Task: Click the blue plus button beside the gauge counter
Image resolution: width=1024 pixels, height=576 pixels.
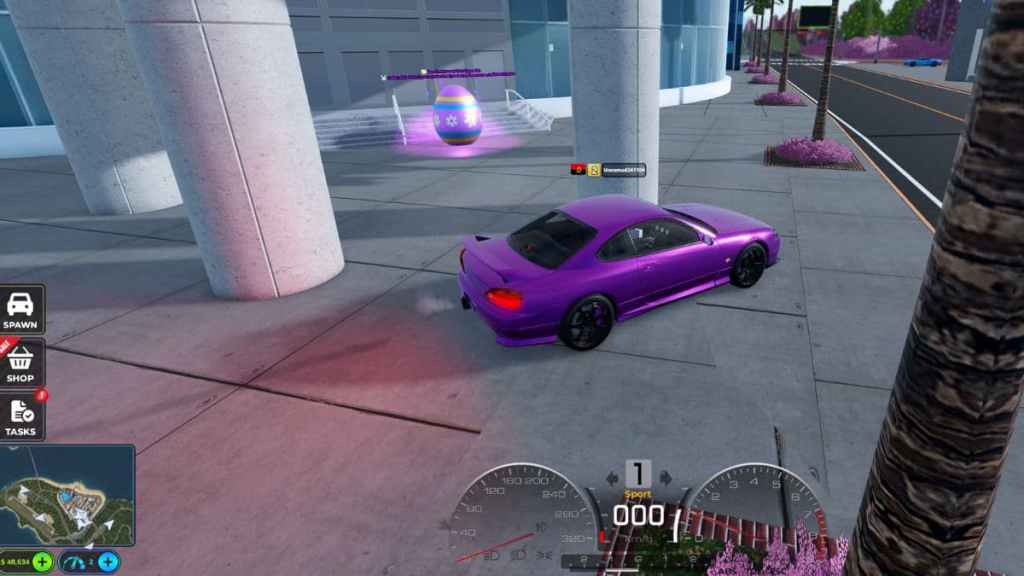Action: pyautogui.click(x=108, y=561)
